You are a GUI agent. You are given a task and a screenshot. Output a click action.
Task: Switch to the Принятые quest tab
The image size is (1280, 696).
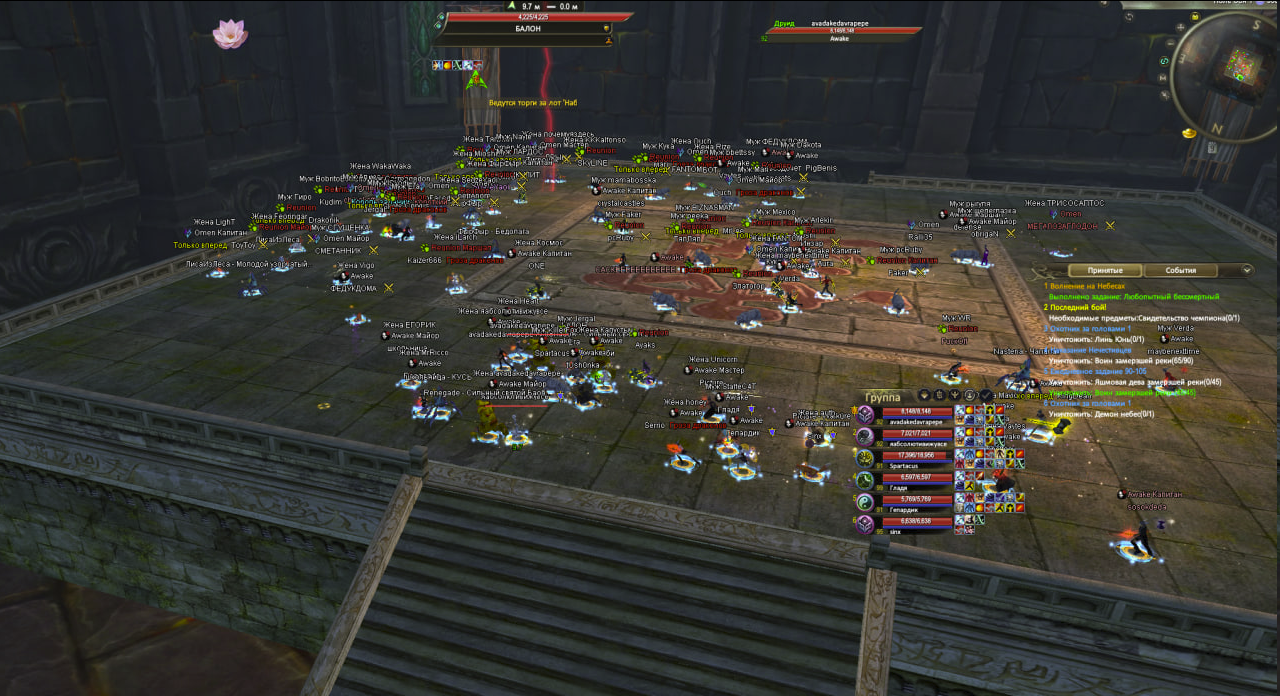pyautogui.click(x=1105, y=270)
